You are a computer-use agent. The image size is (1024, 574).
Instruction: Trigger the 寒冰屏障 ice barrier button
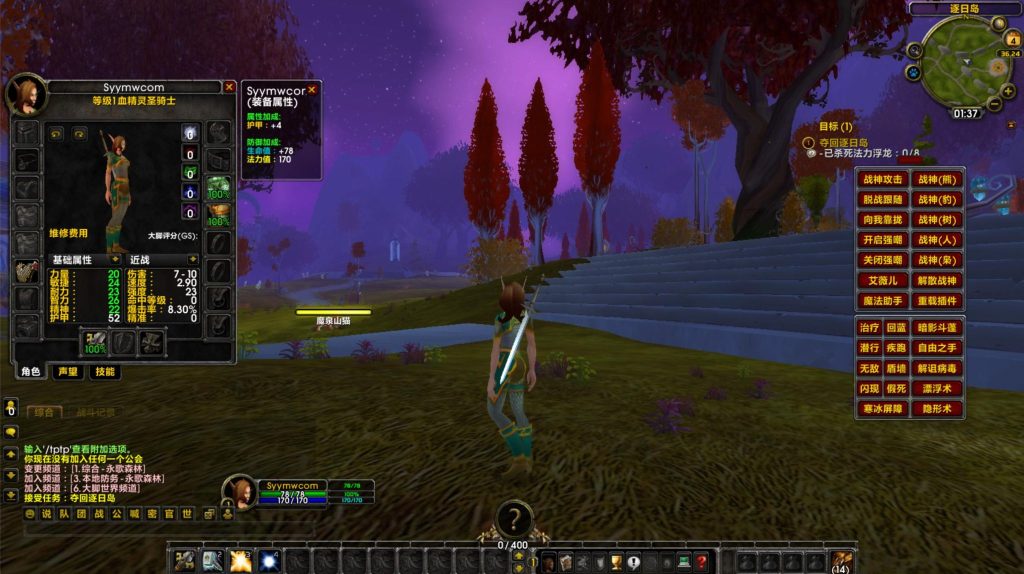tap(883, 409)
